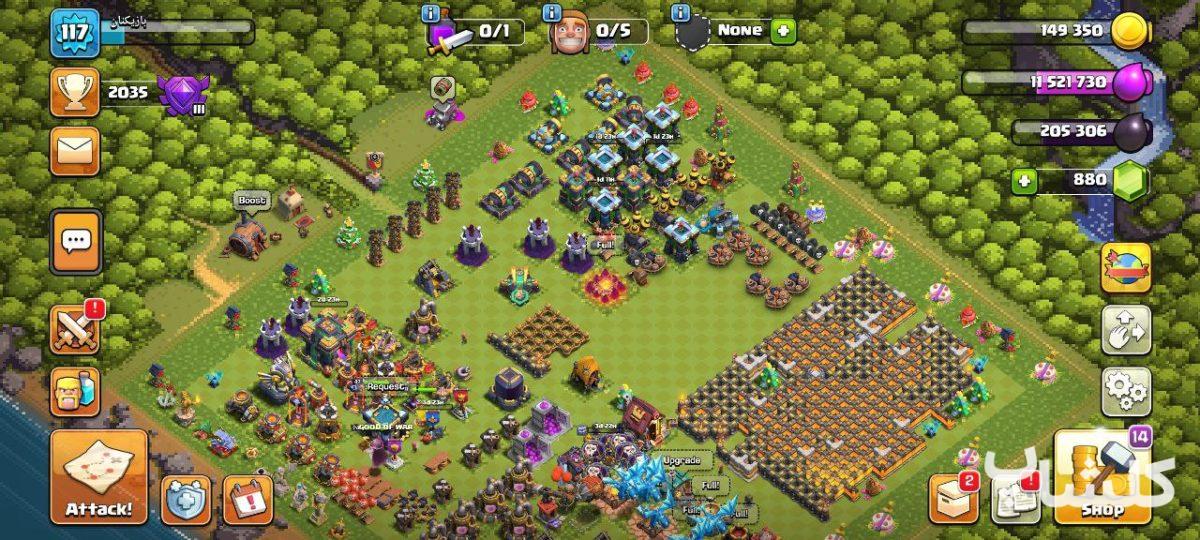Open the Shop
Image resolution: width=1200 pixels, height=540 pixels.
click(1100, 478)
